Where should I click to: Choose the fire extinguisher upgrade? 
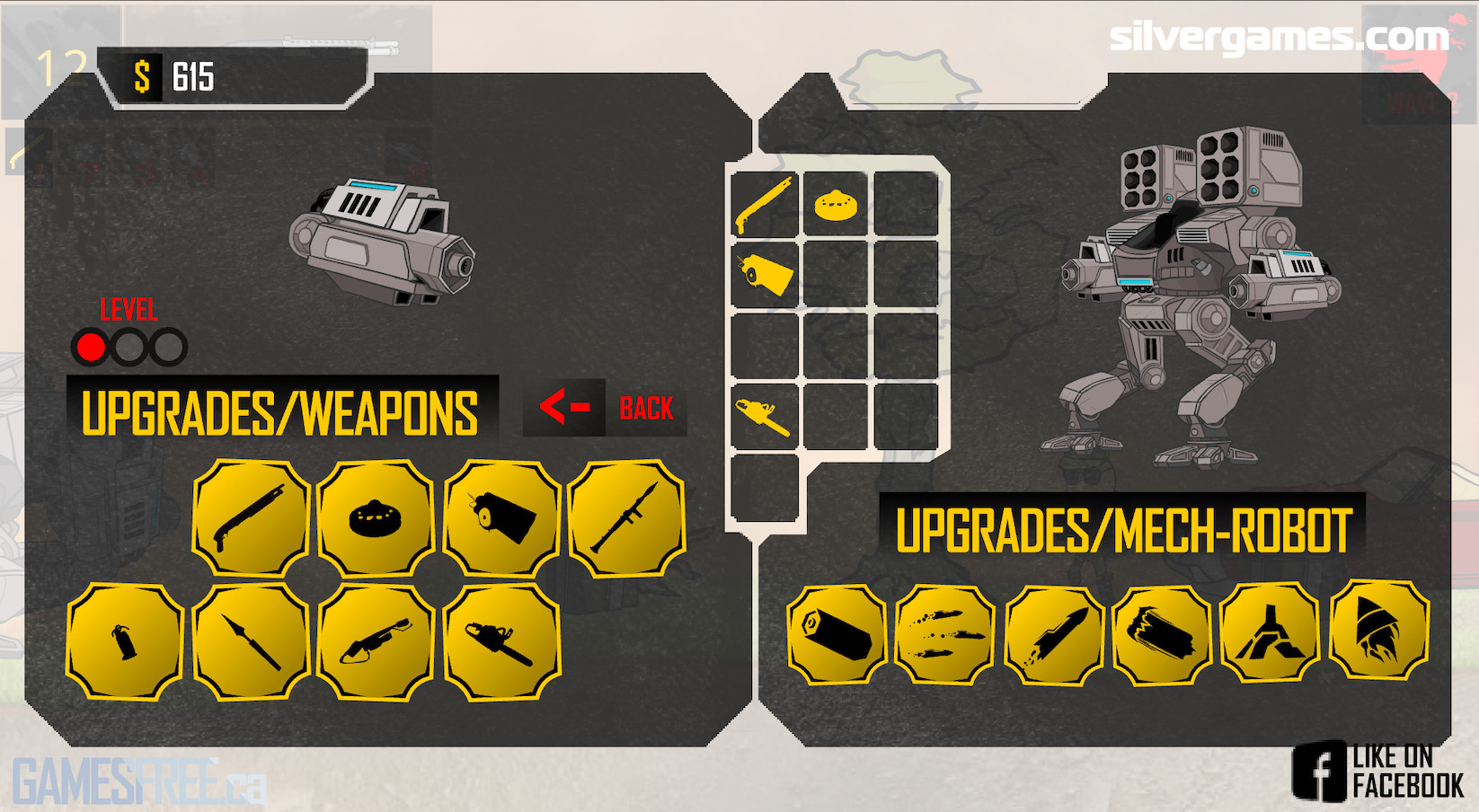tap(125, 641)
